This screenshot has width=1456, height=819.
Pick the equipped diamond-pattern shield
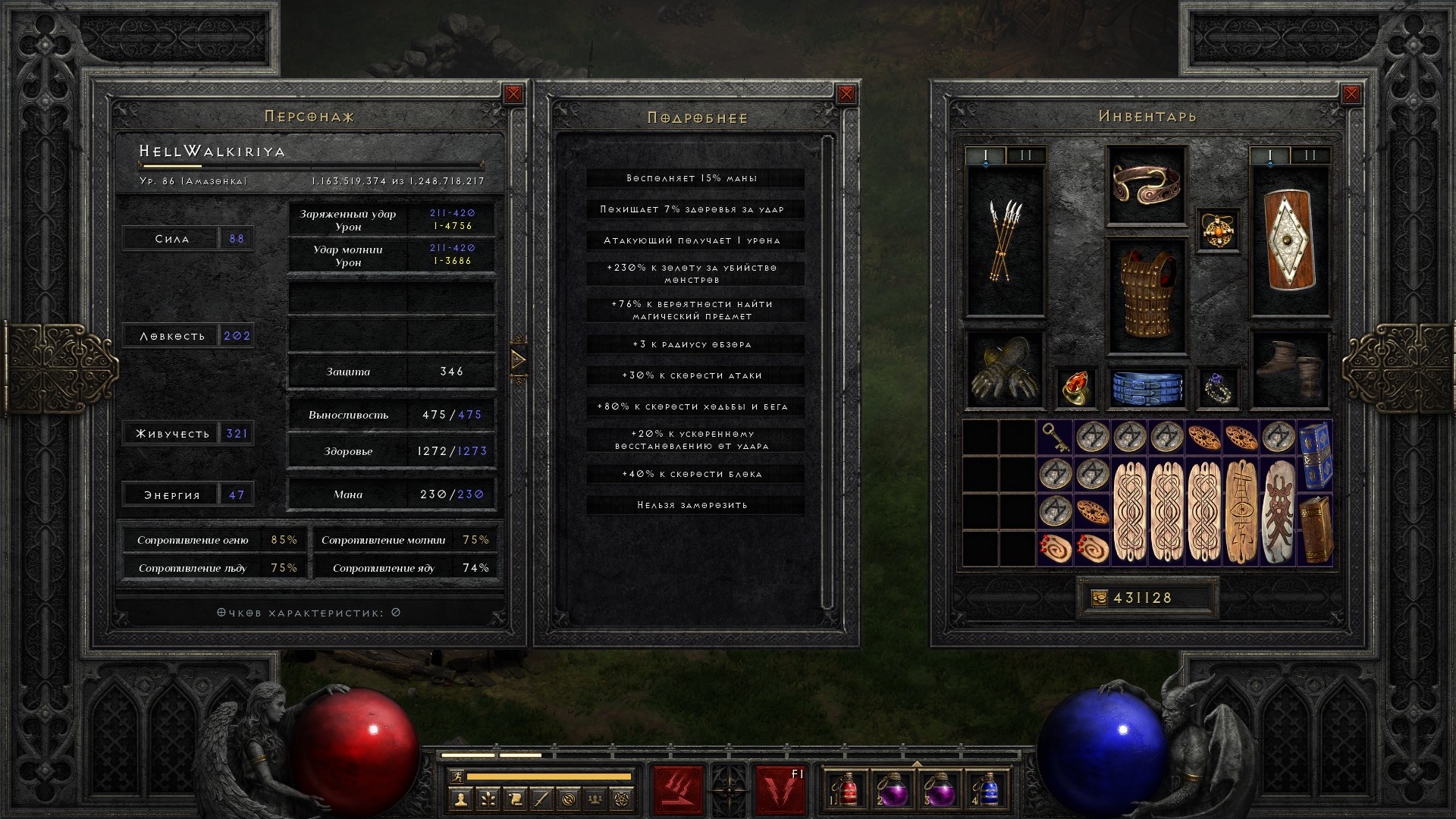[x=1289, y=240]
